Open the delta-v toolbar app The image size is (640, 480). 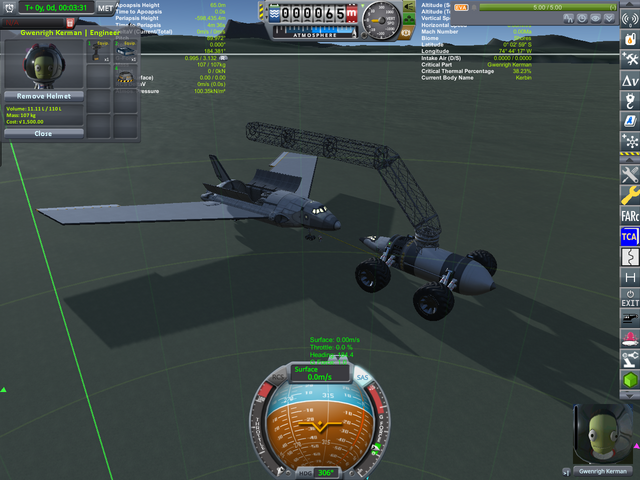[630, 79]
